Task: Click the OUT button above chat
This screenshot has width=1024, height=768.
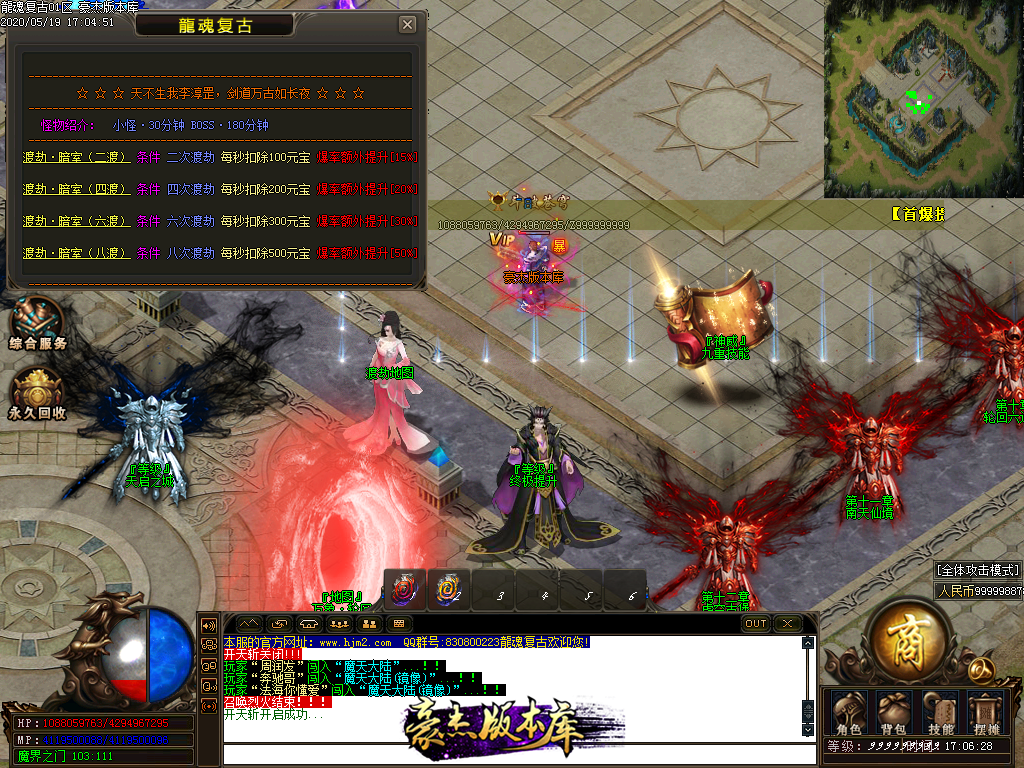Action: [756, 623]
